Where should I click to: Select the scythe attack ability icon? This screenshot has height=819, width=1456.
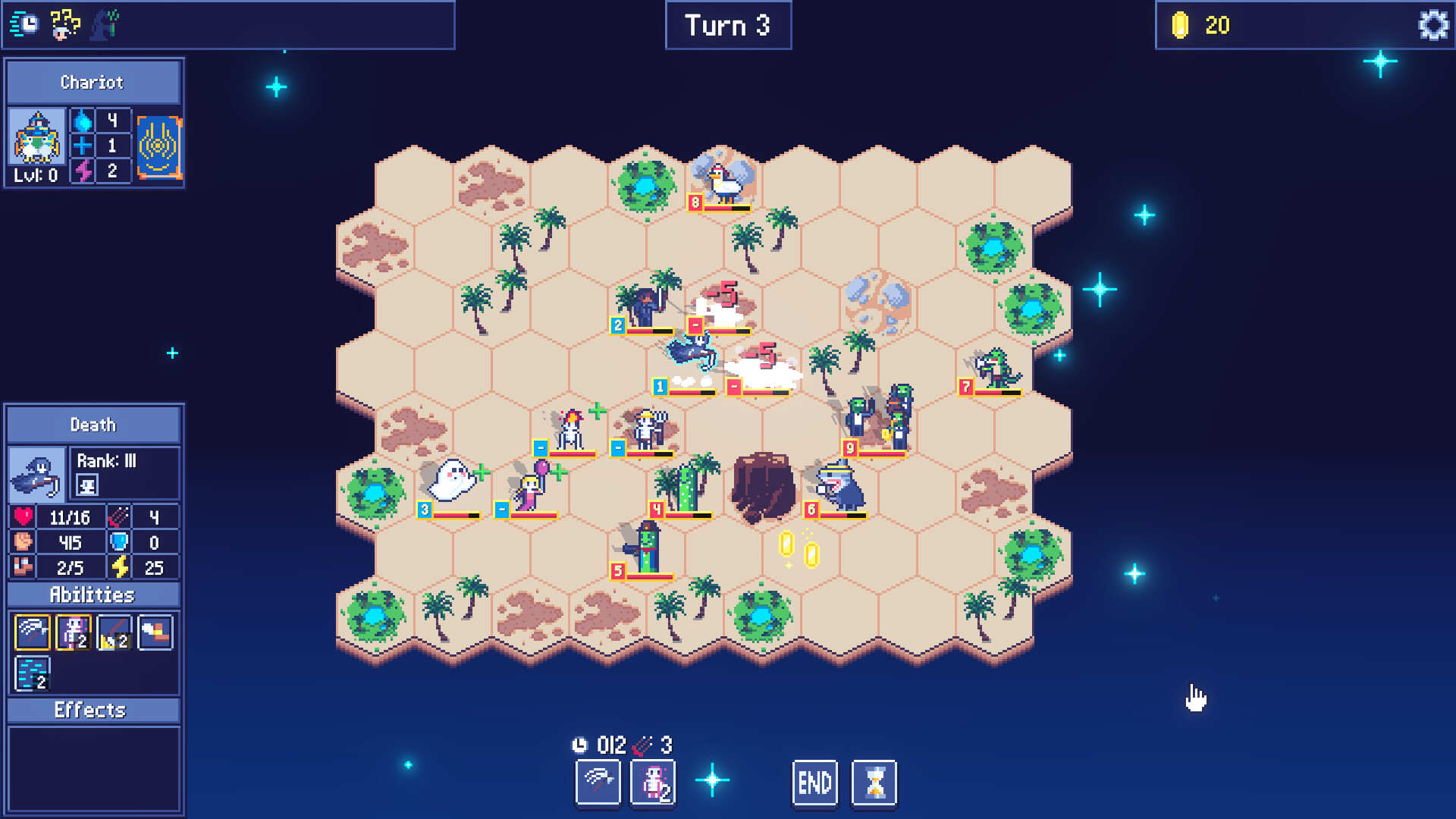31,632
